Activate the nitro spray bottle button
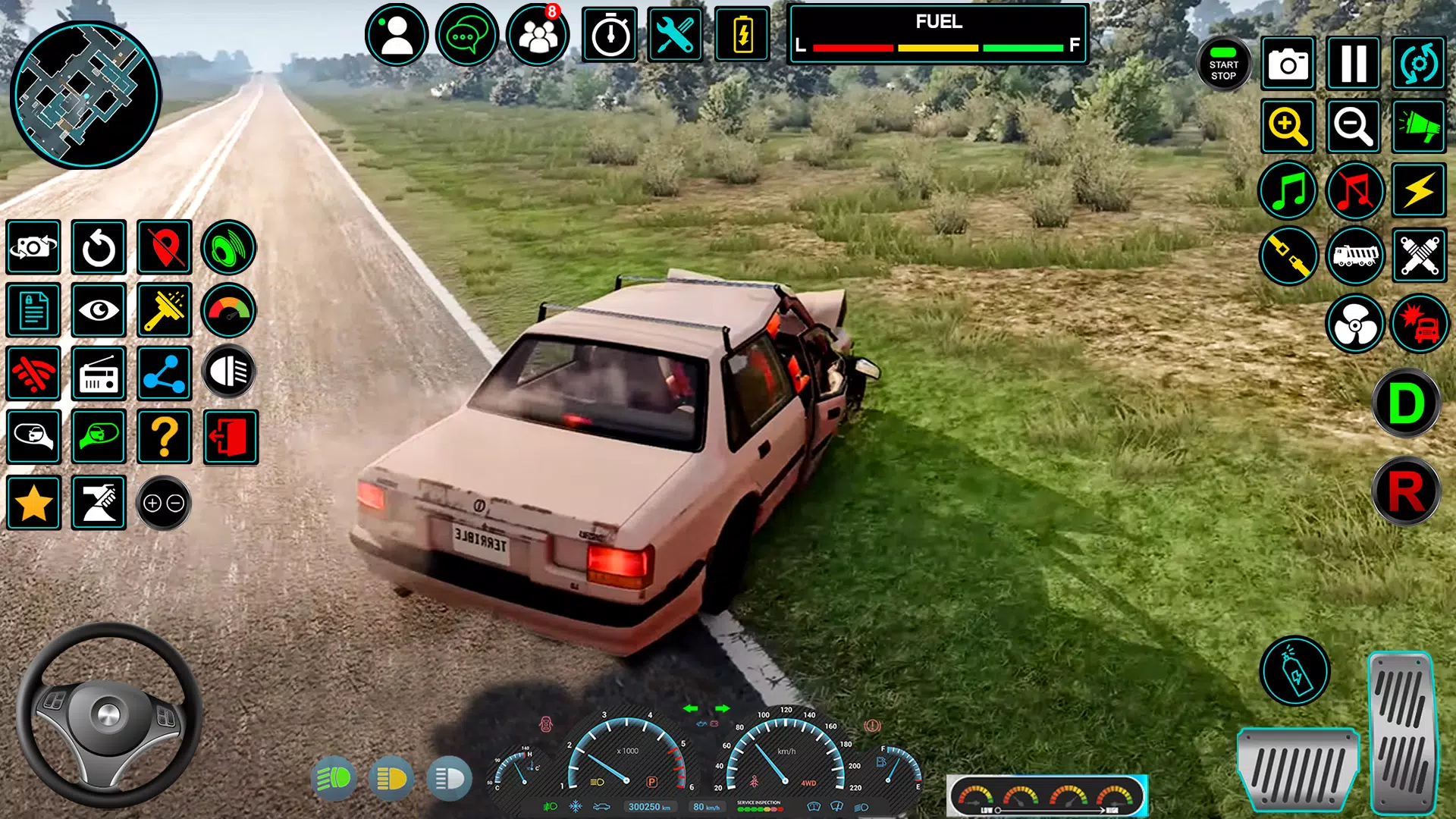Viewport: 1456px width, 819px height. coord(1294,671)
